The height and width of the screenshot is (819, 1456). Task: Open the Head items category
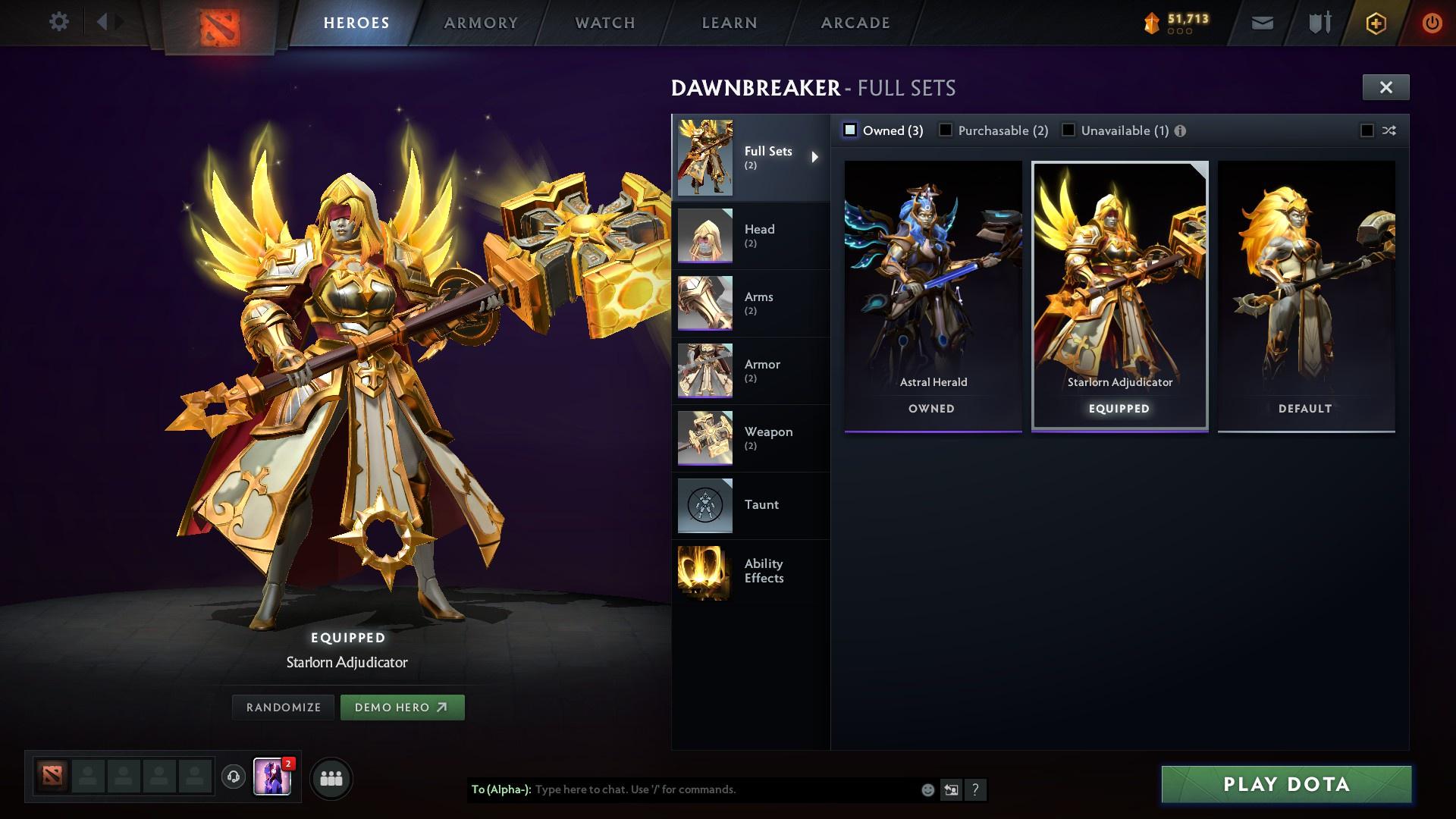pyautogui.click(x=759, y=235)
